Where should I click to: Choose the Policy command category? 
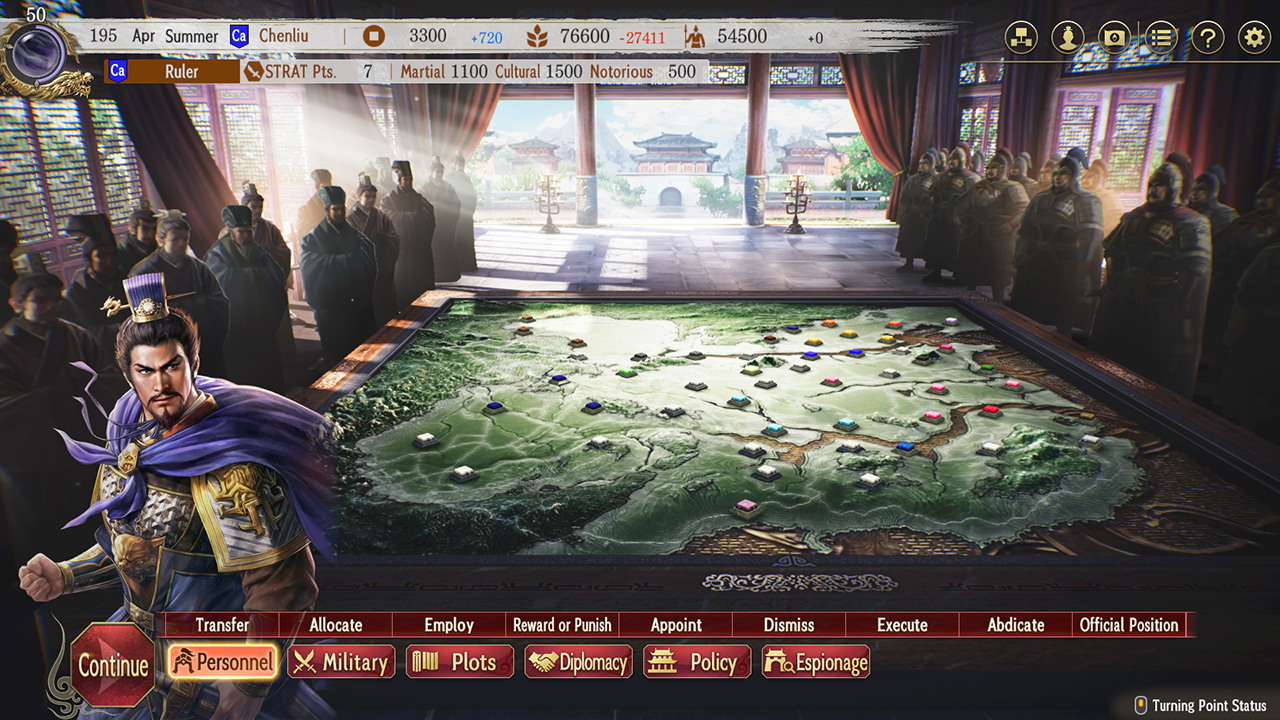pos(697,661)
